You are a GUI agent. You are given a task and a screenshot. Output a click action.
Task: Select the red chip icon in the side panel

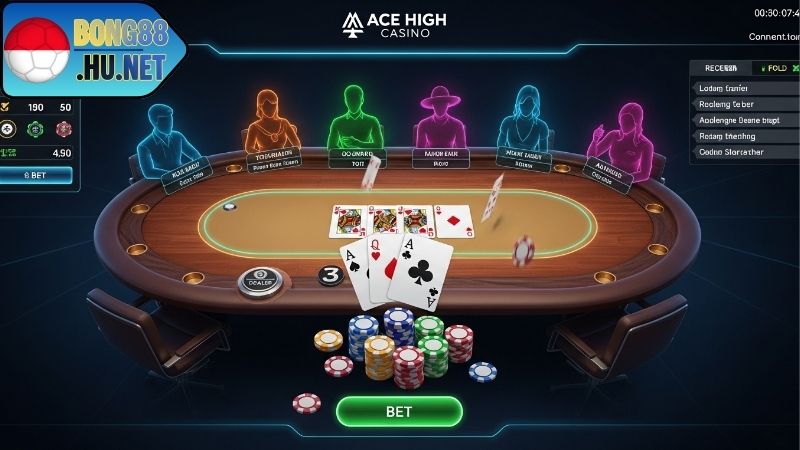[x=64, y=128]
